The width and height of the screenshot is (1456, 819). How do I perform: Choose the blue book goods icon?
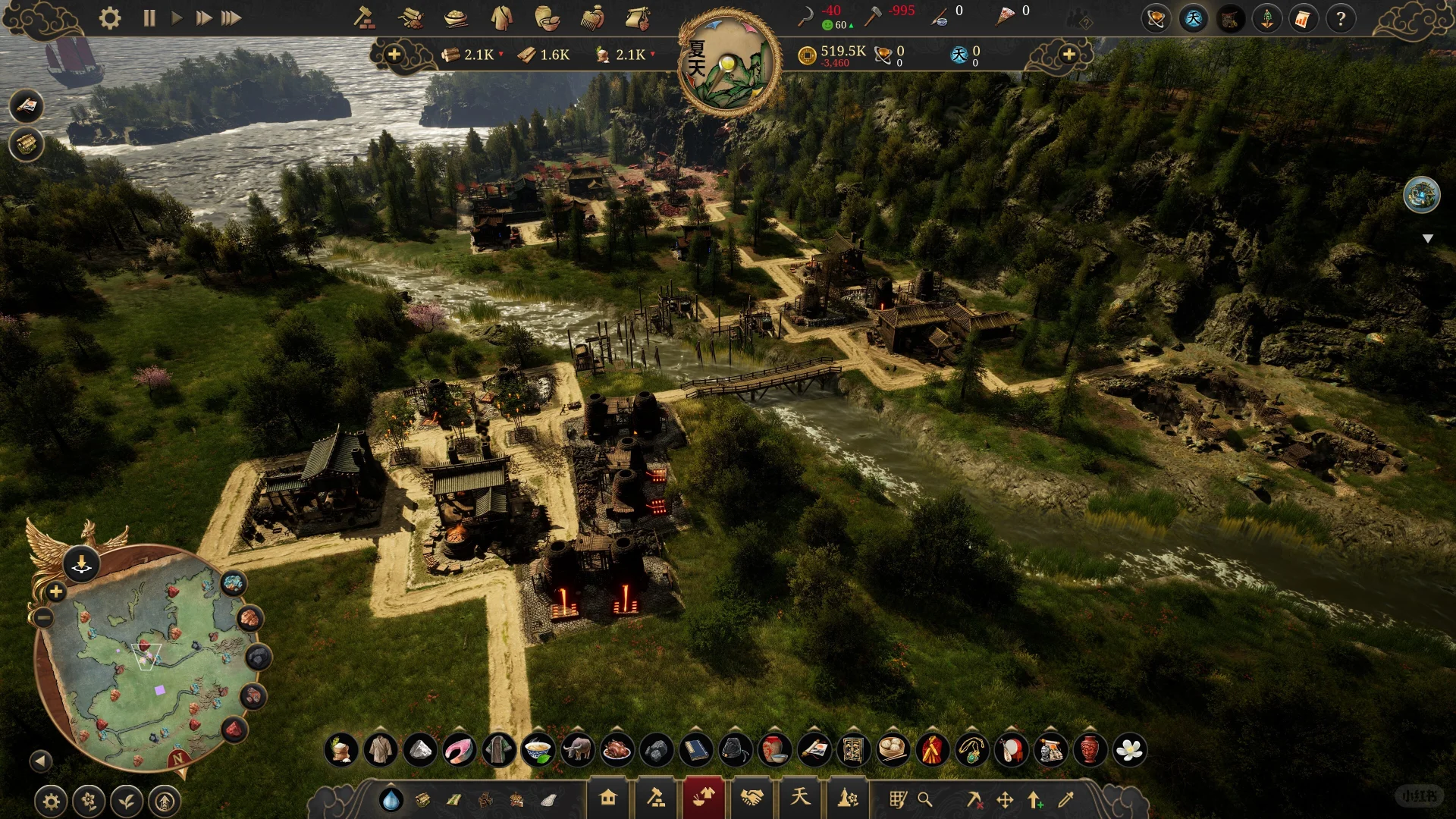(695, 750)
